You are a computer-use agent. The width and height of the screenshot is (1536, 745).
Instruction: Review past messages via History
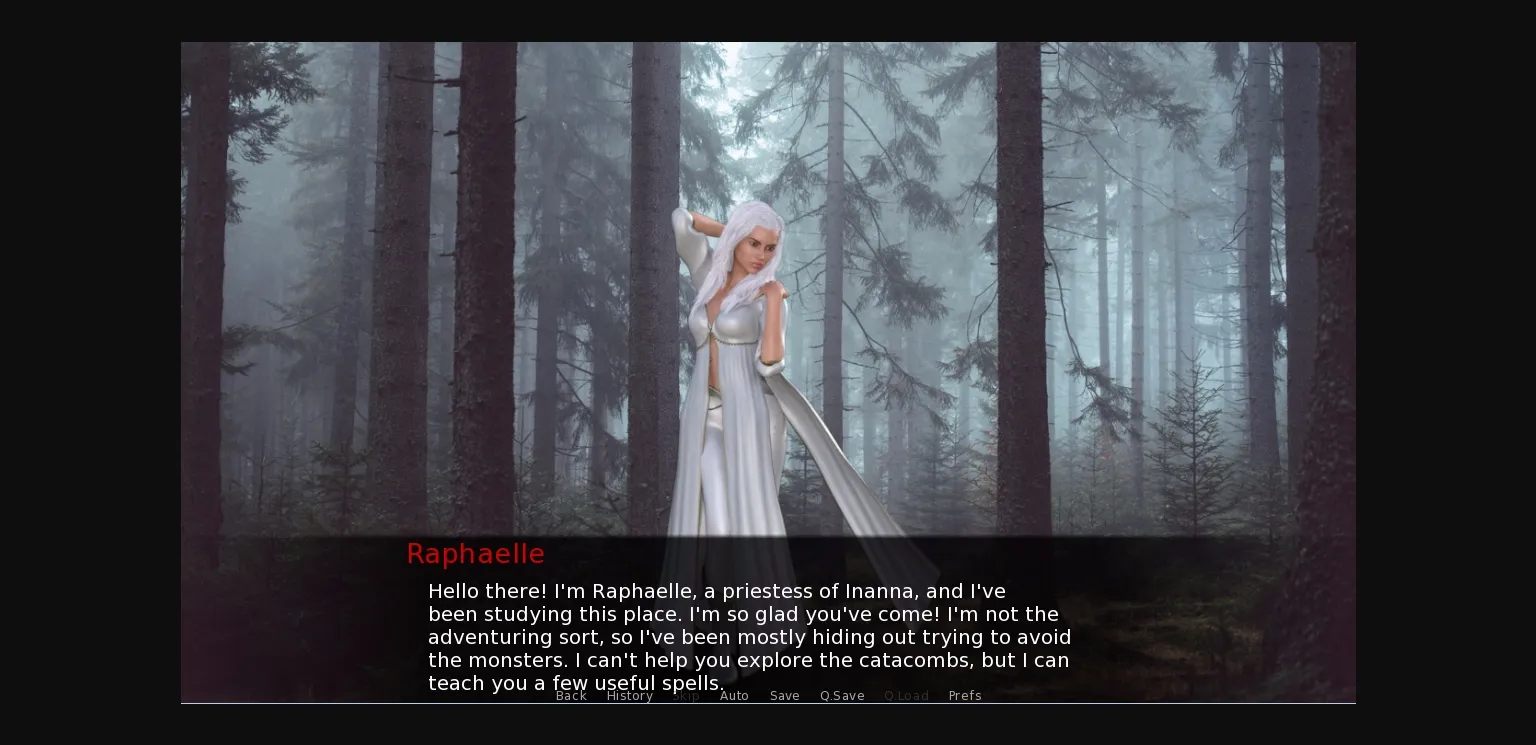(630, 696)
